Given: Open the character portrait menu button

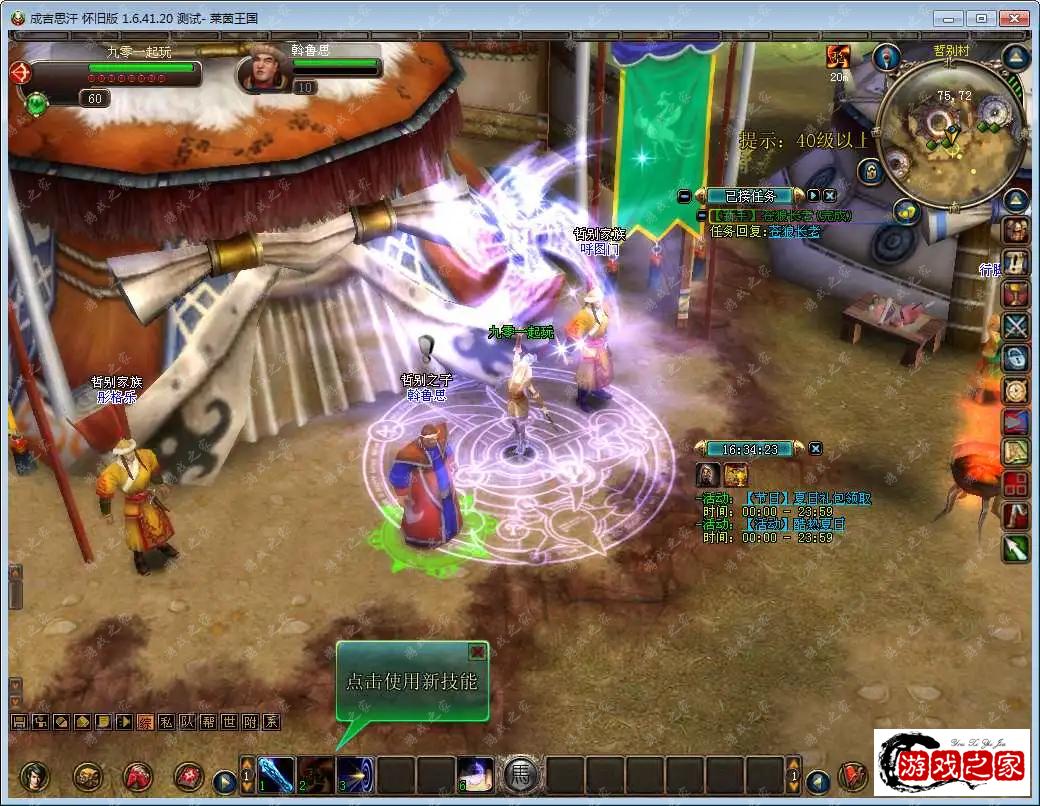Looking at the screenshot, I should pos(34,776).
